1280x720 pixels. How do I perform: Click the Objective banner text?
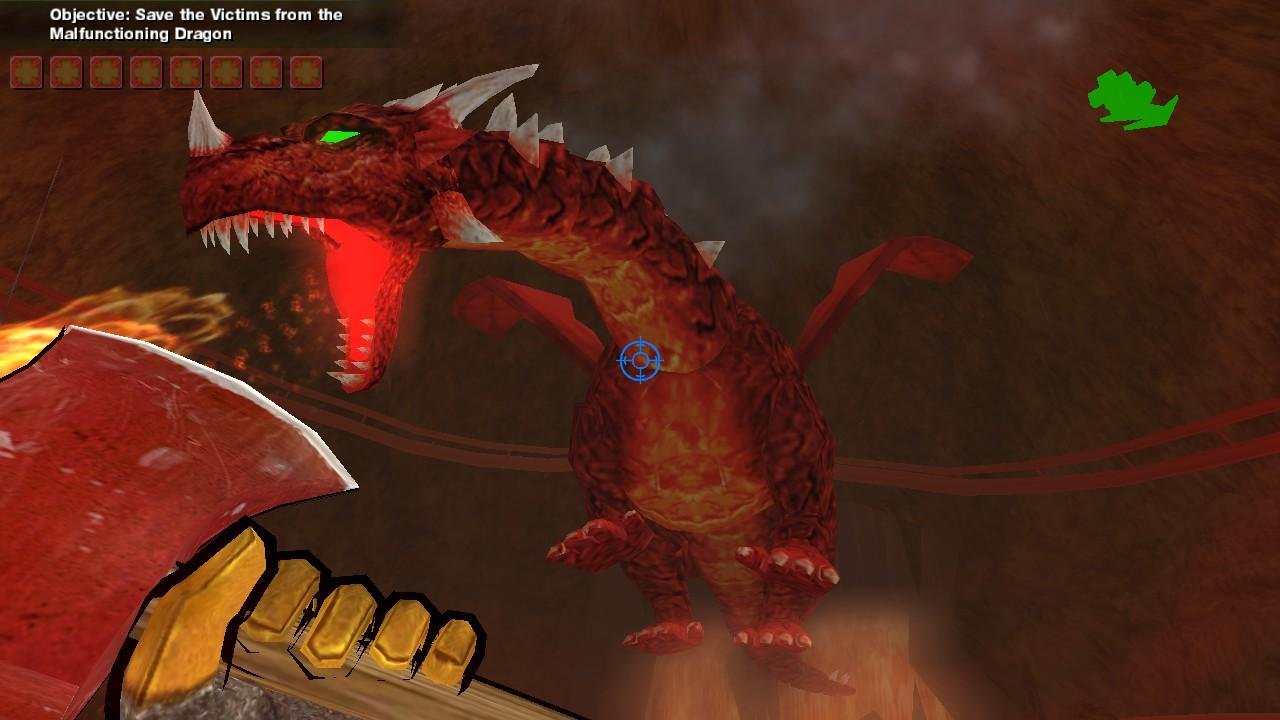(x=195, y=16)
